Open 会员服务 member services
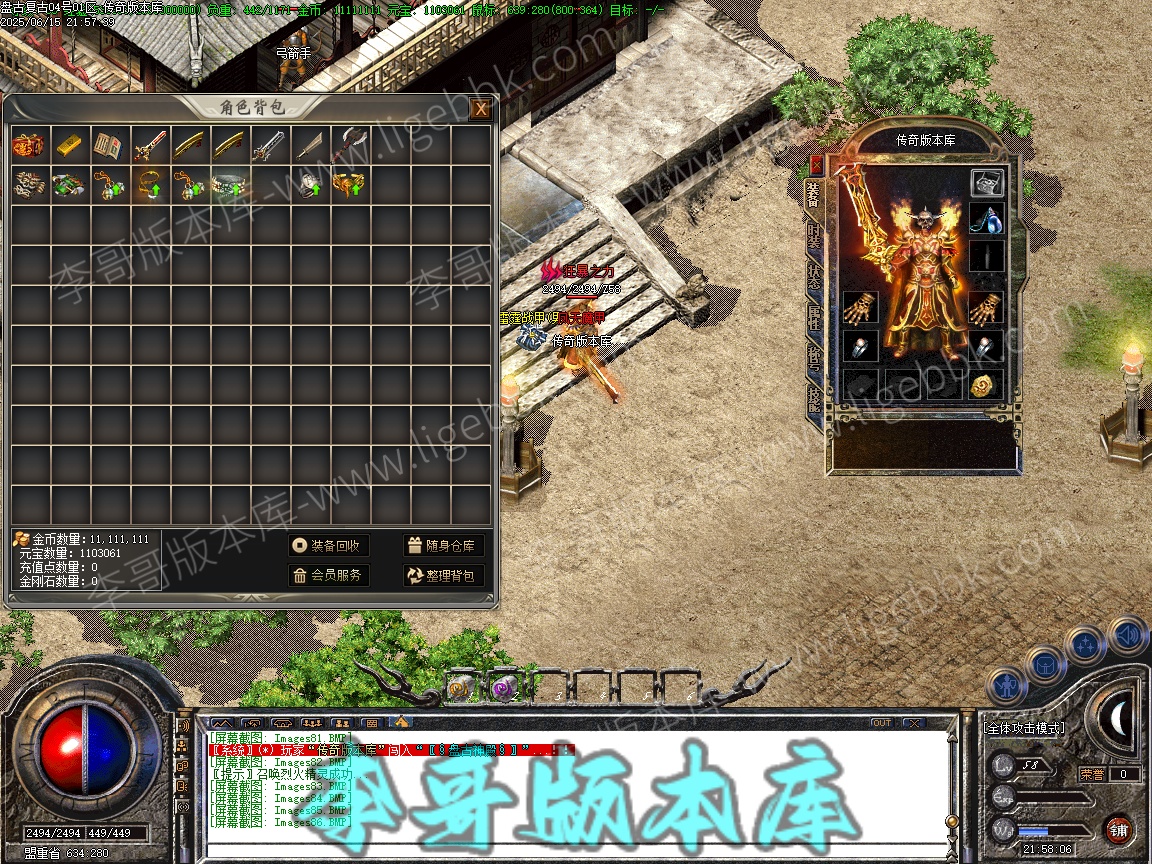The image size is (1152, 864). [328, 575]
